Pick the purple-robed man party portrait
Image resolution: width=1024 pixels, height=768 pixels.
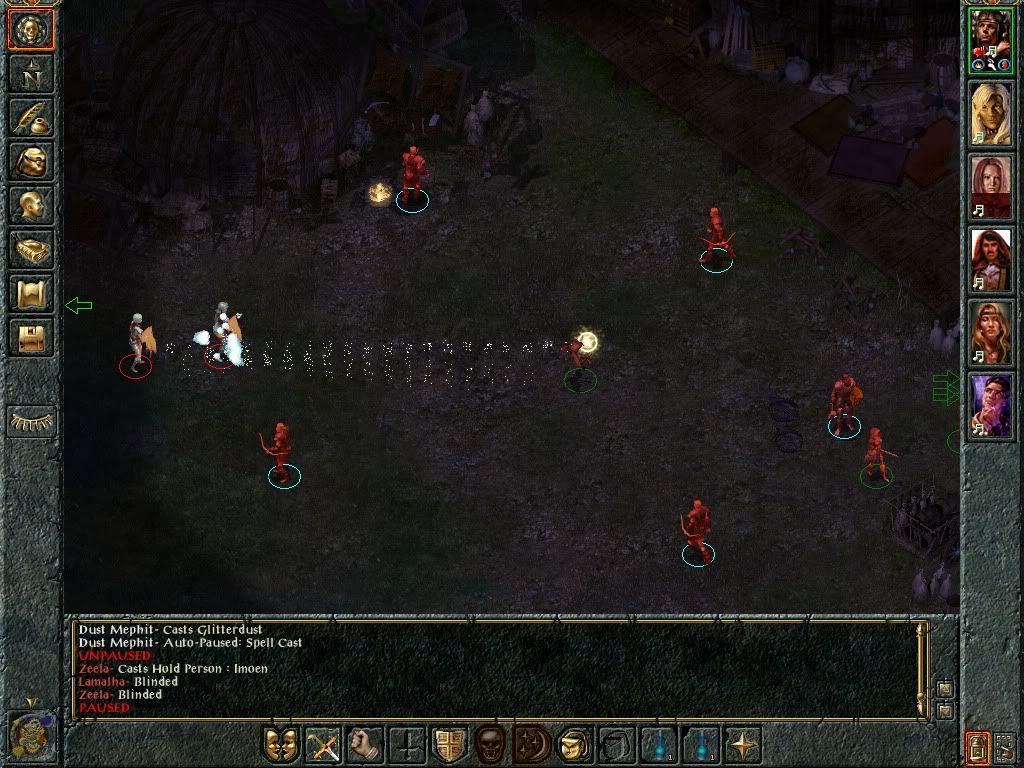click(x=990, y=407)
